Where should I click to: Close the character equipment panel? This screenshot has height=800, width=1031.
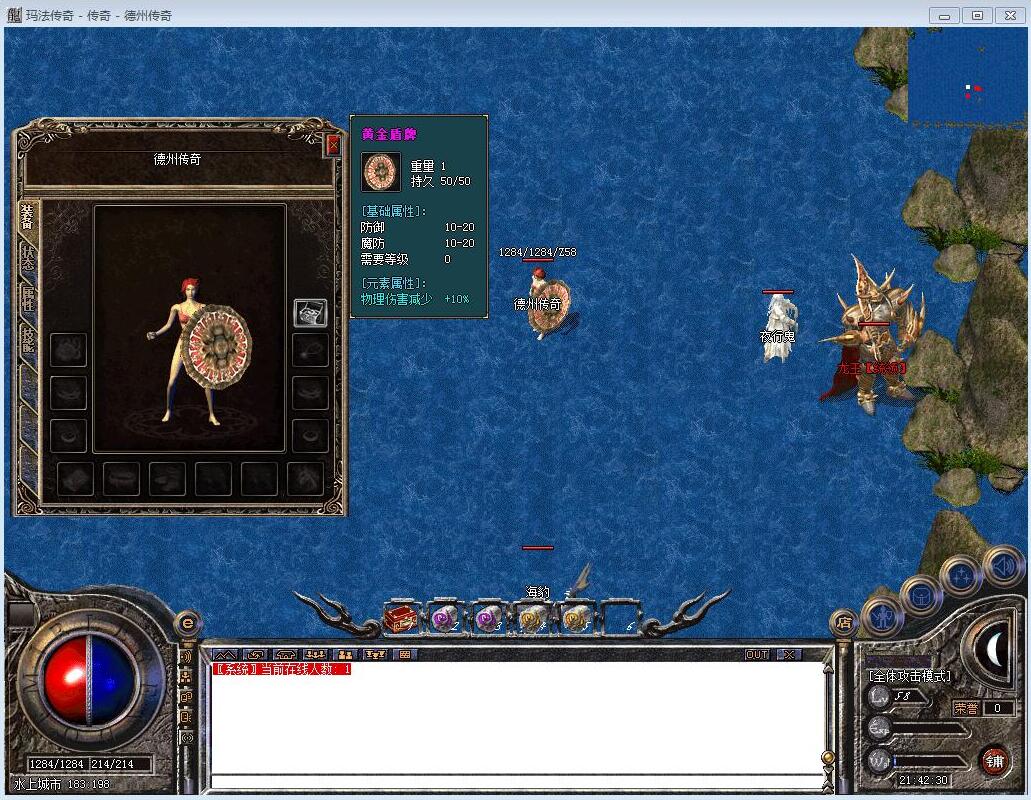[333, 146]
